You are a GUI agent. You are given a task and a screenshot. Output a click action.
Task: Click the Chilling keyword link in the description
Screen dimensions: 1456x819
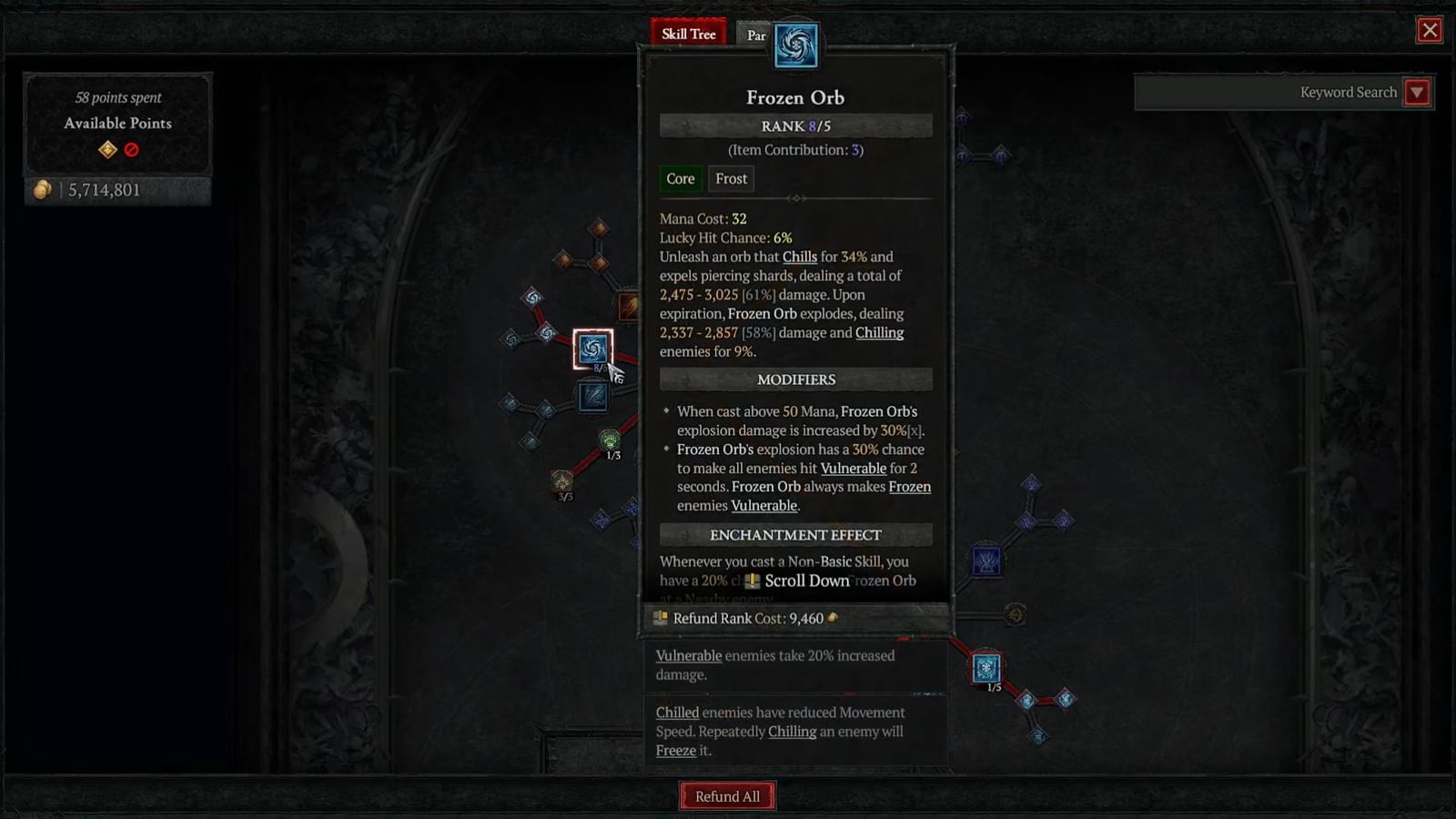(x=879, y=332)
